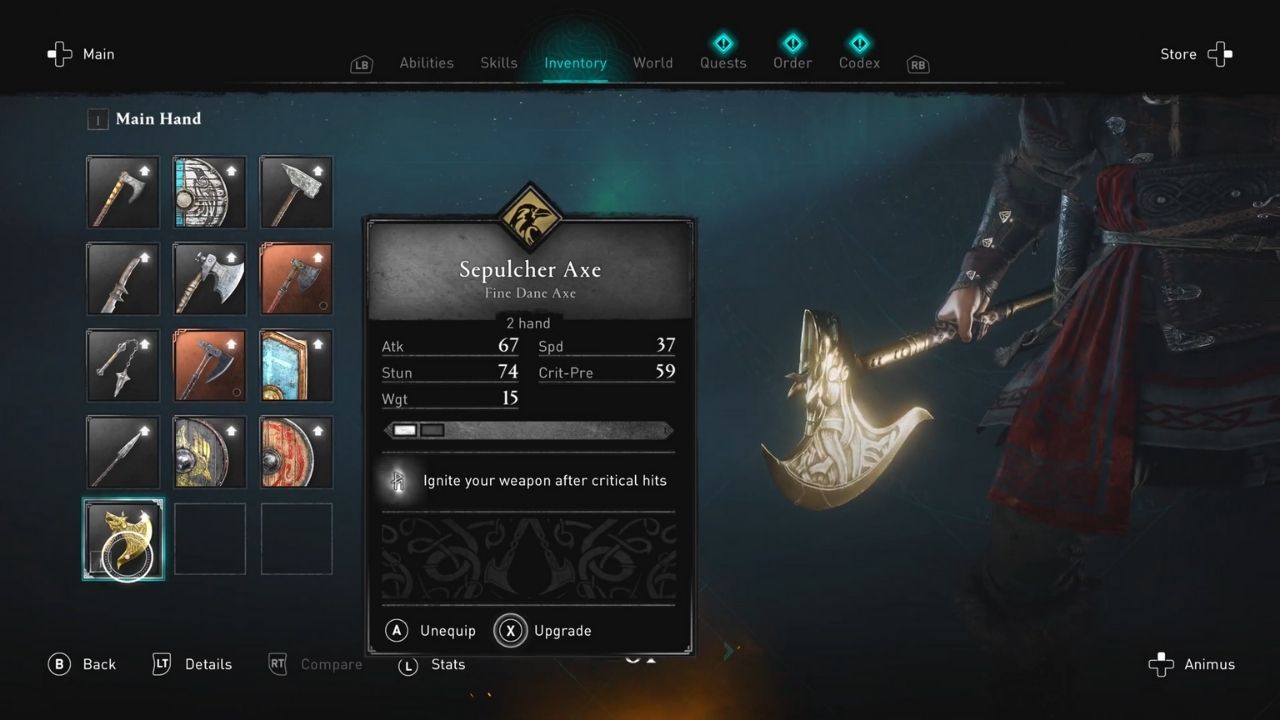Screen dimensions: 1280x720
Task: Unequip the Sepulcher Axe
Action: [431, 631]
